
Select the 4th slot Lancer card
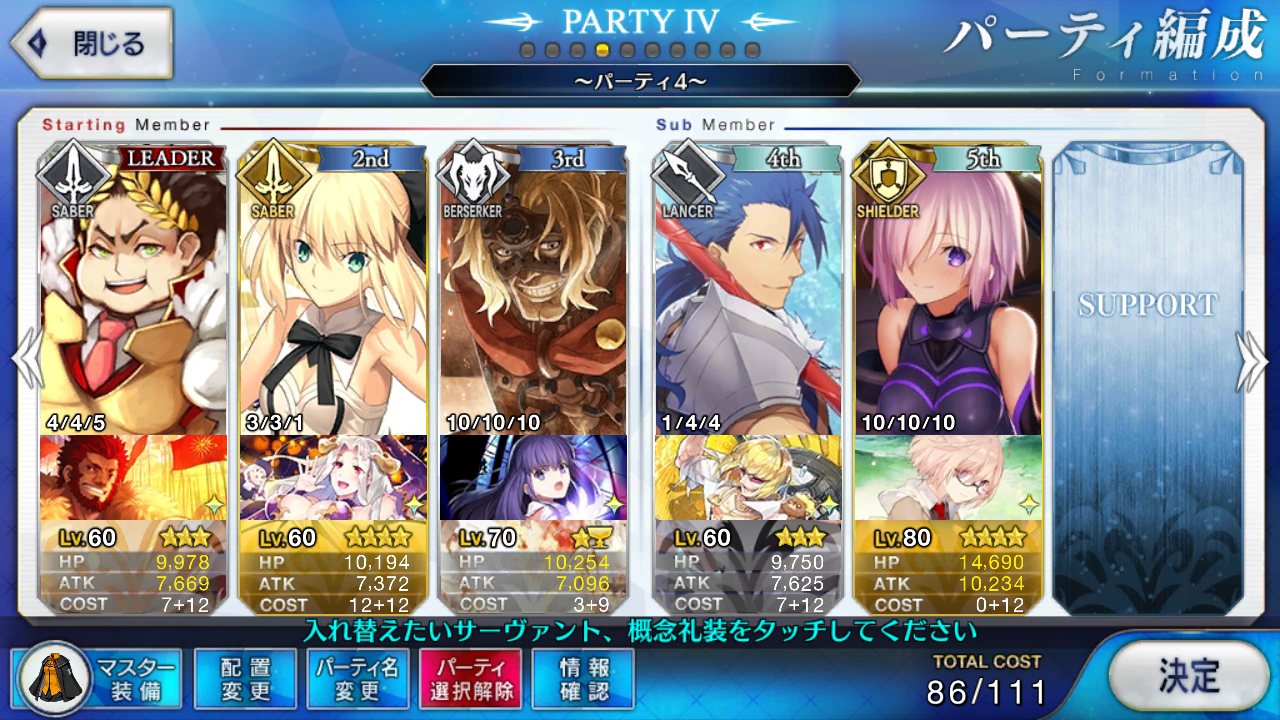tap(748, 290)
